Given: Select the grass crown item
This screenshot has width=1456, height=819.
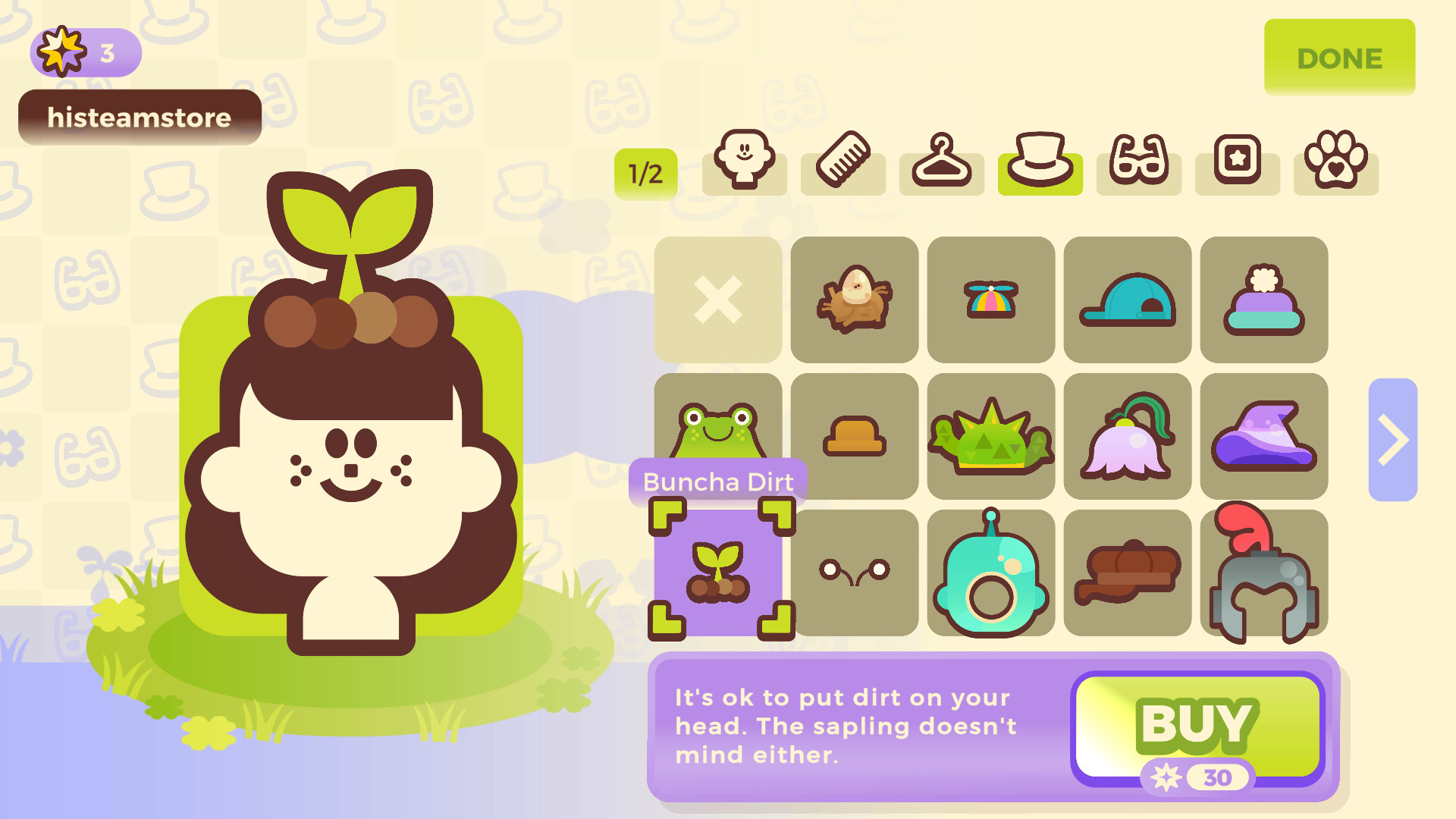Looking at the screenshot, I should point(990,436).
